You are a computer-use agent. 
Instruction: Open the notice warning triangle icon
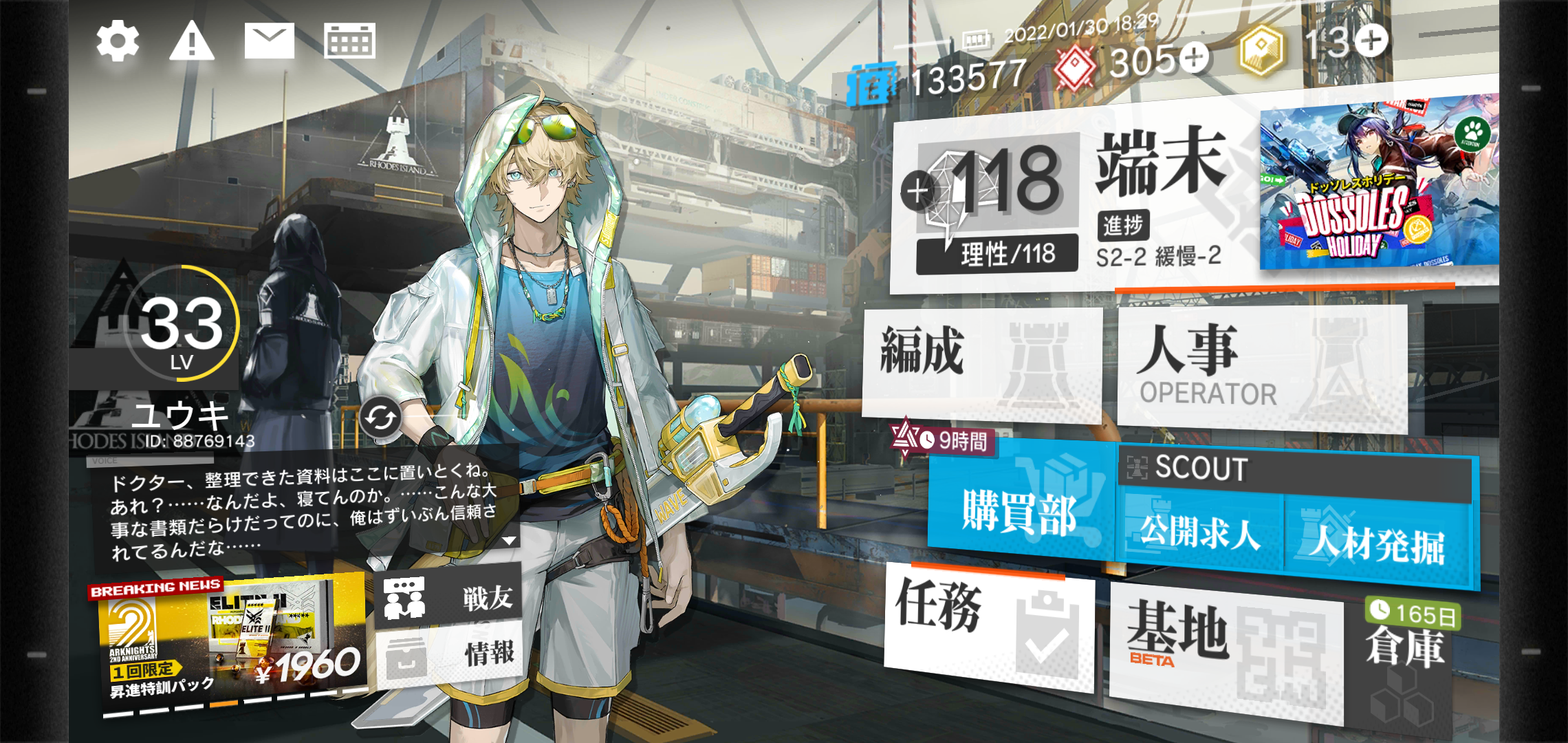[x=192, y=41]
